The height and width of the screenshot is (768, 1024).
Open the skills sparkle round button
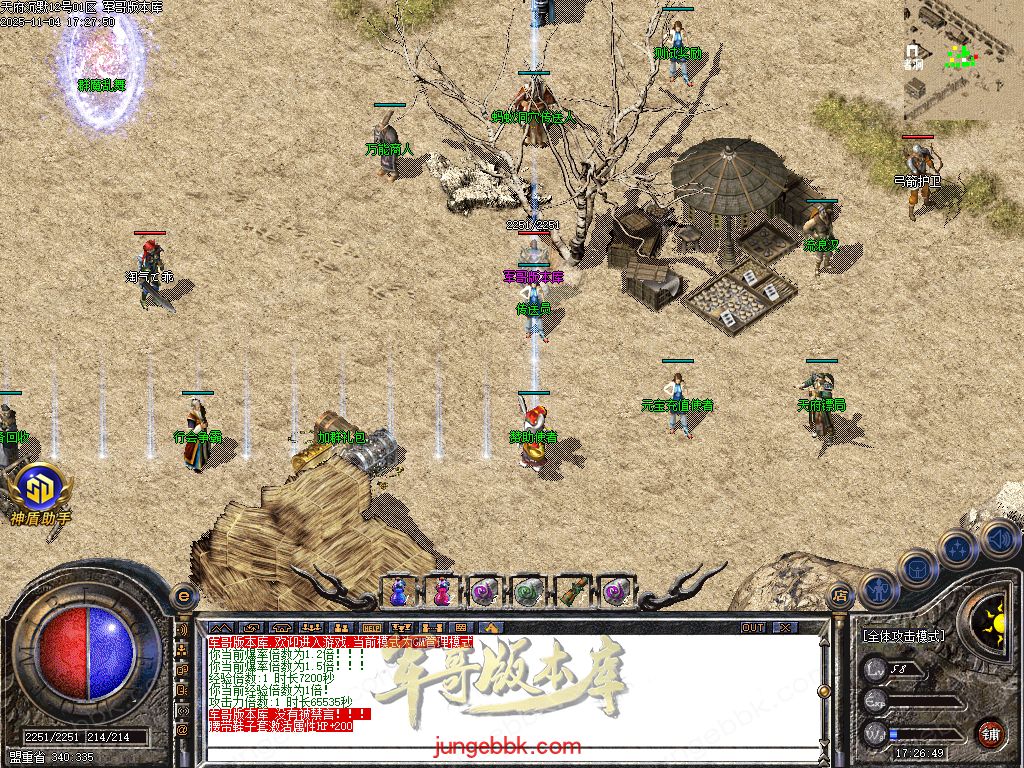pos(958,548)
